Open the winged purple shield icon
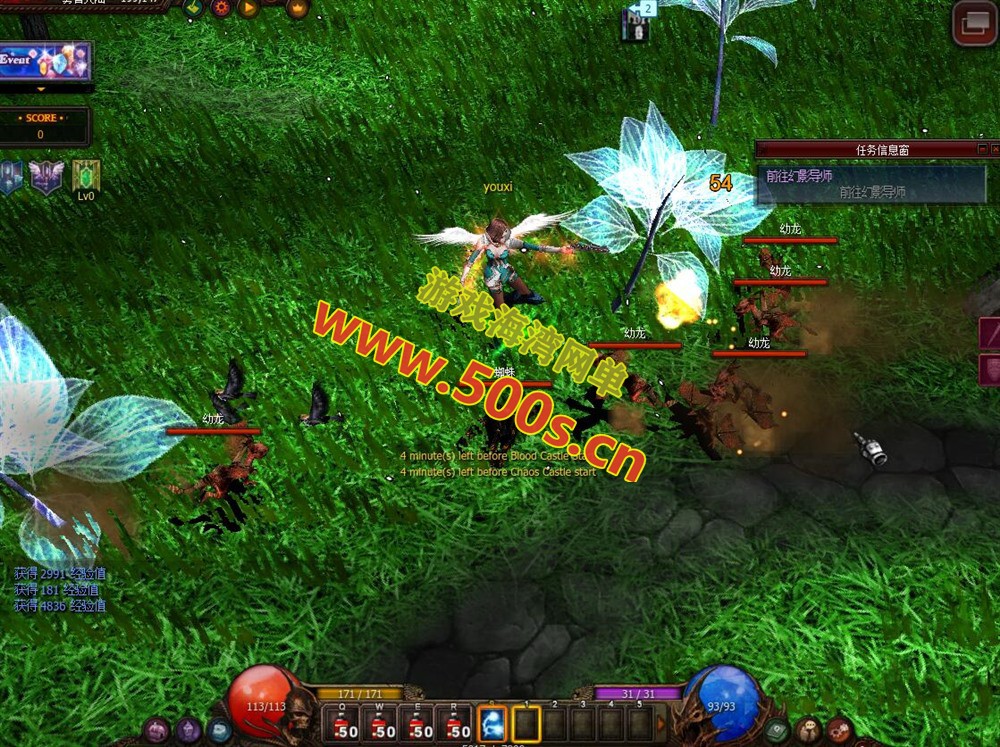 46,177
